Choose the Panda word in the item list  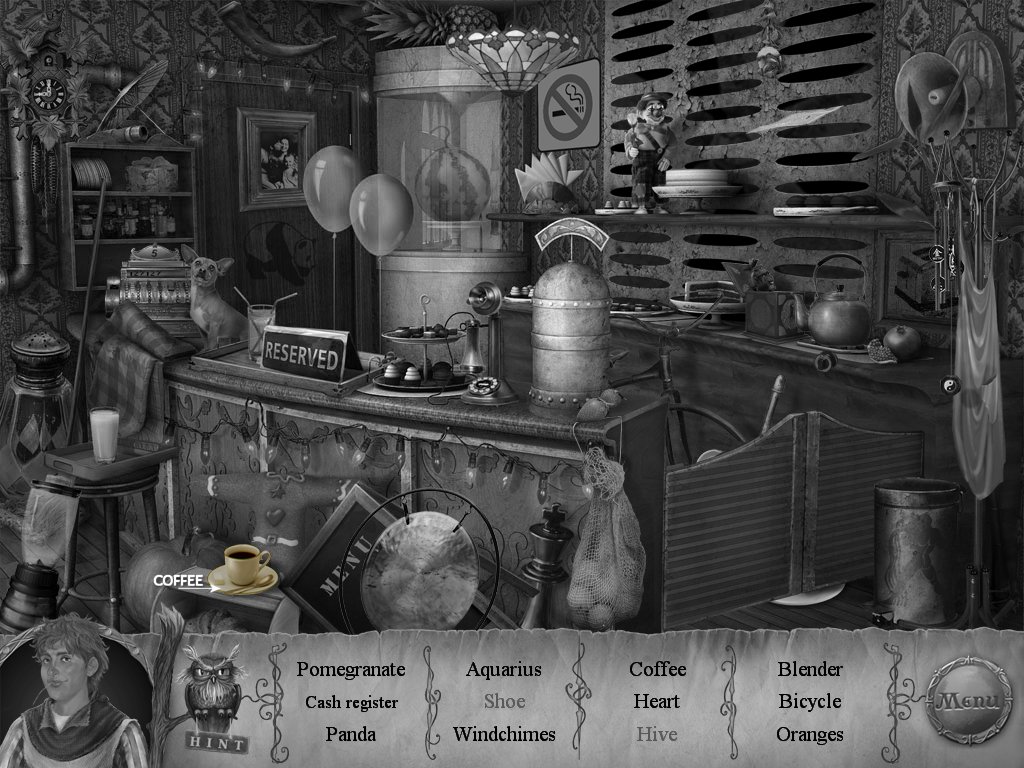tap(351, 734)
